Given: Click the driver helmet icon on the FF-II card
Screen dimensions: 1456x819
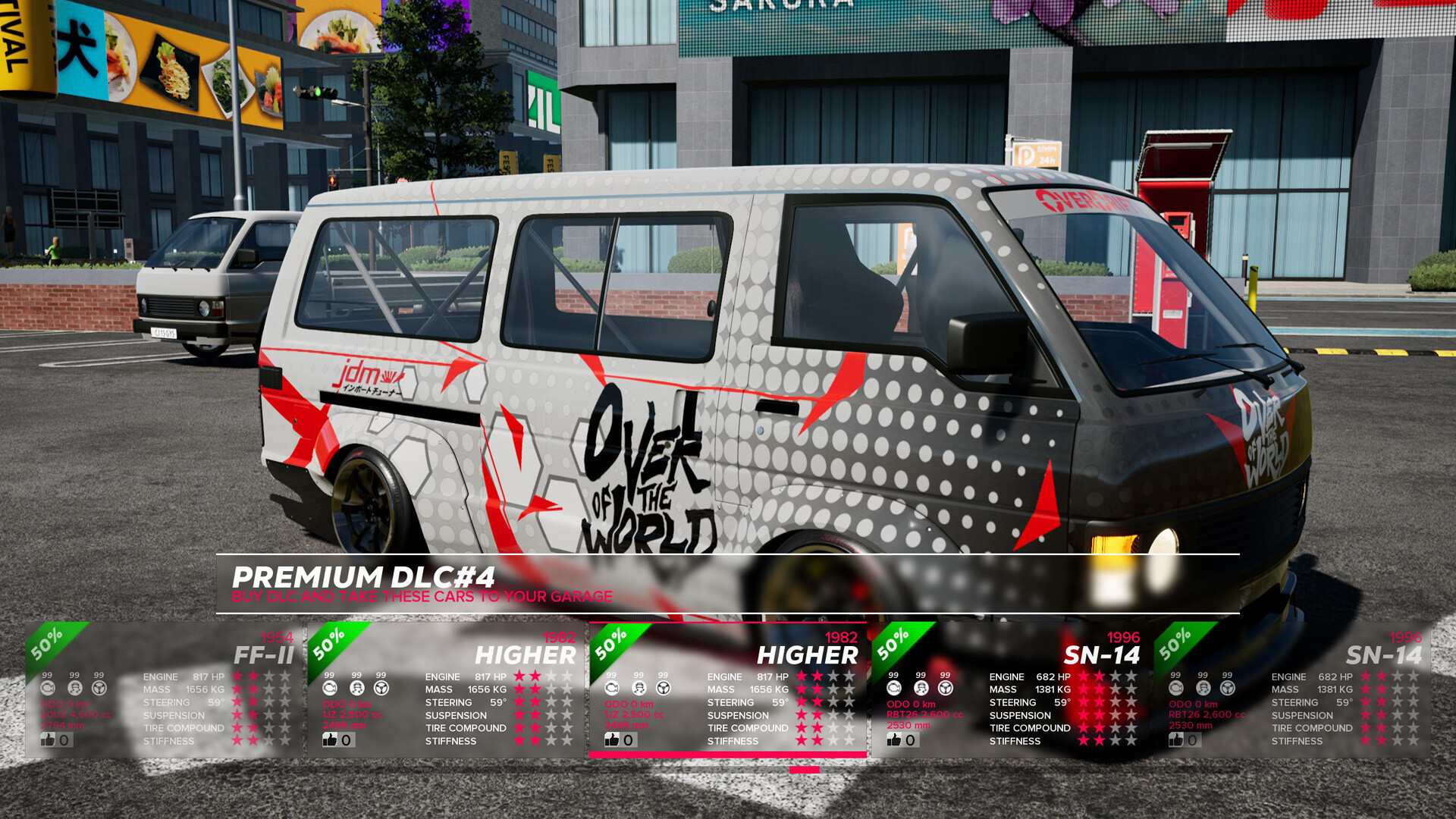Looking at the screenshot, I should pos(74,689).
